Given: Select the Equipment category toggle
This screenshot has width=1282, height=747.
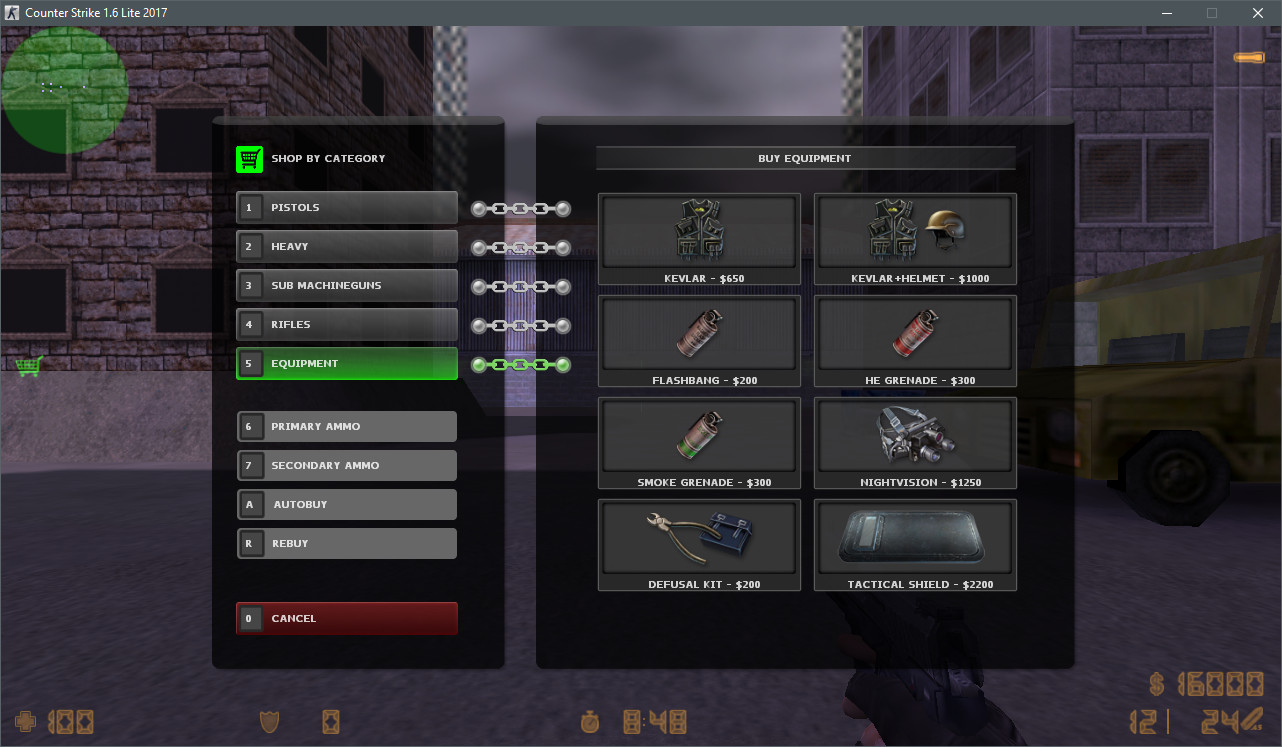Looking at the screenshot, I should [346, 364].
